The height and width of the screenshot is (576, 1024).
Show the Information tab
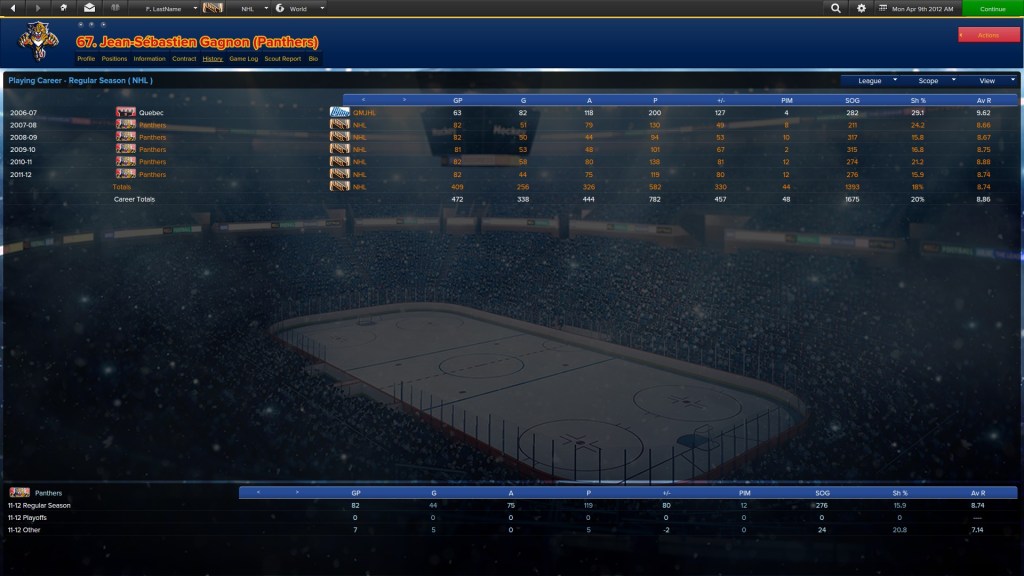point(149,59)
